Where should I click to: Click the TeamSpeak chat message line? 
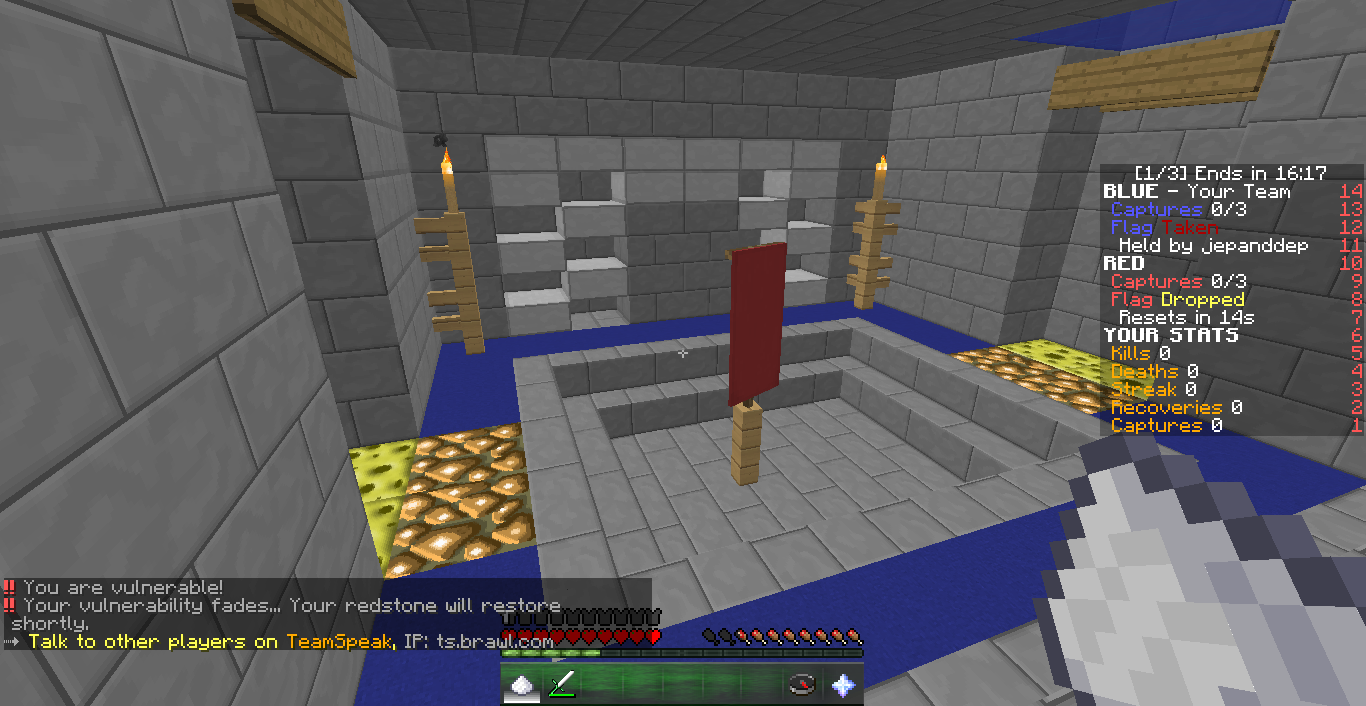(x=290, y=641)
